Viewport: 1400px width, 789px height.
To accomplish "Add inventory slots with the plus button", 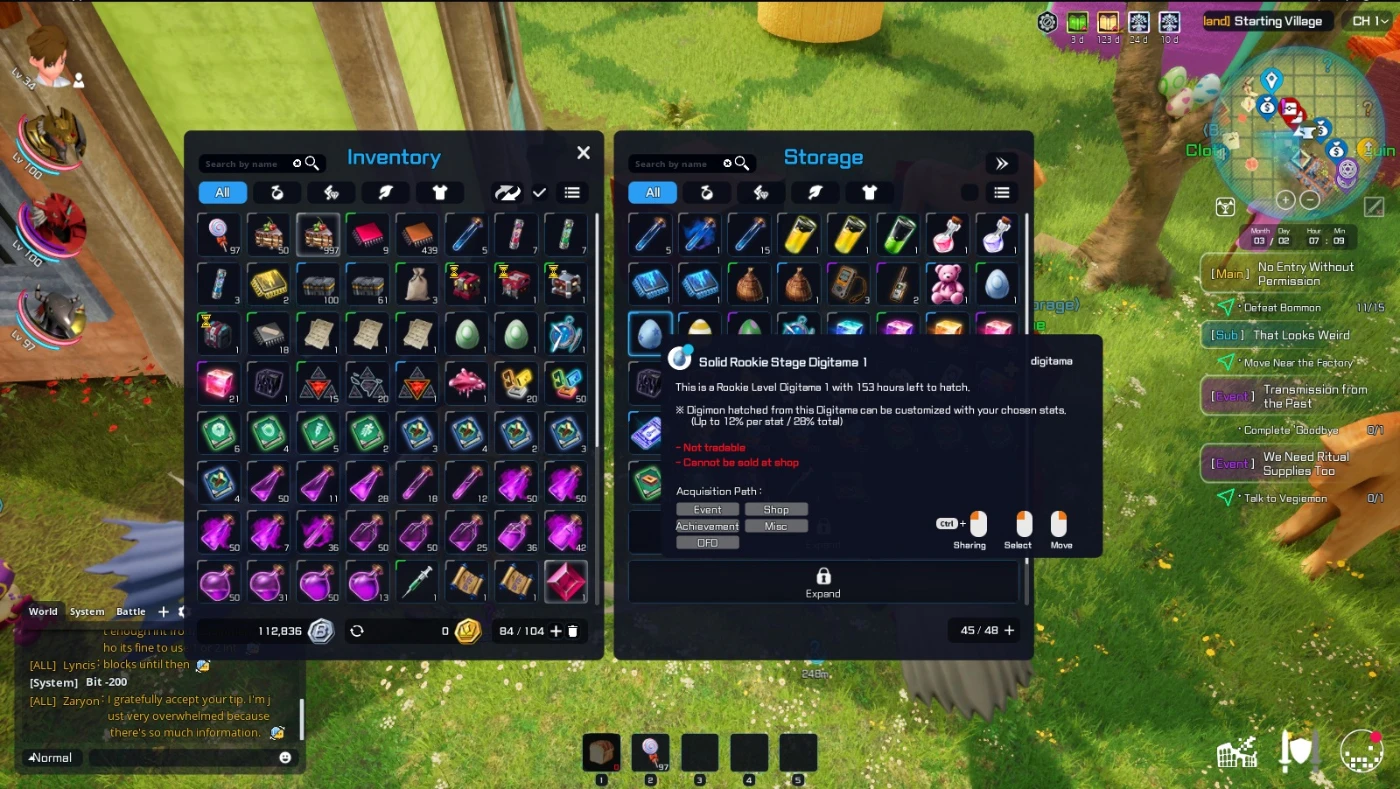I will coord(556,631).
